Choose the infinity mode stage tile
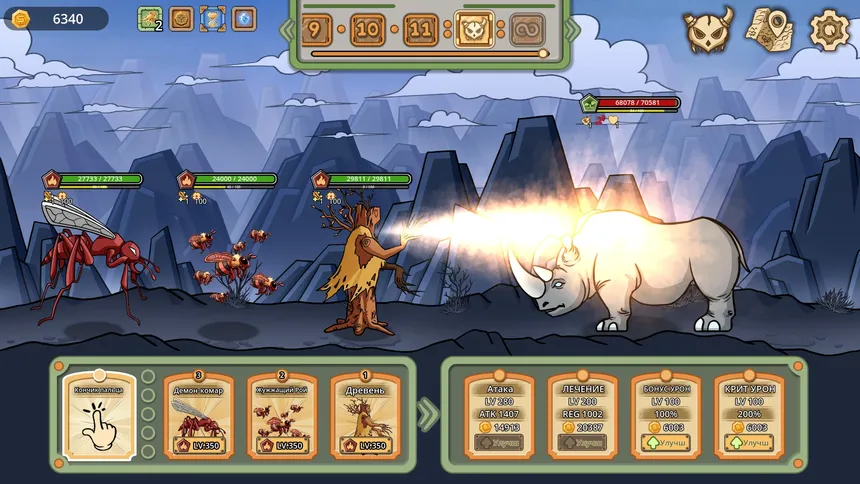The image size is (860, 484). click(527, 30)
